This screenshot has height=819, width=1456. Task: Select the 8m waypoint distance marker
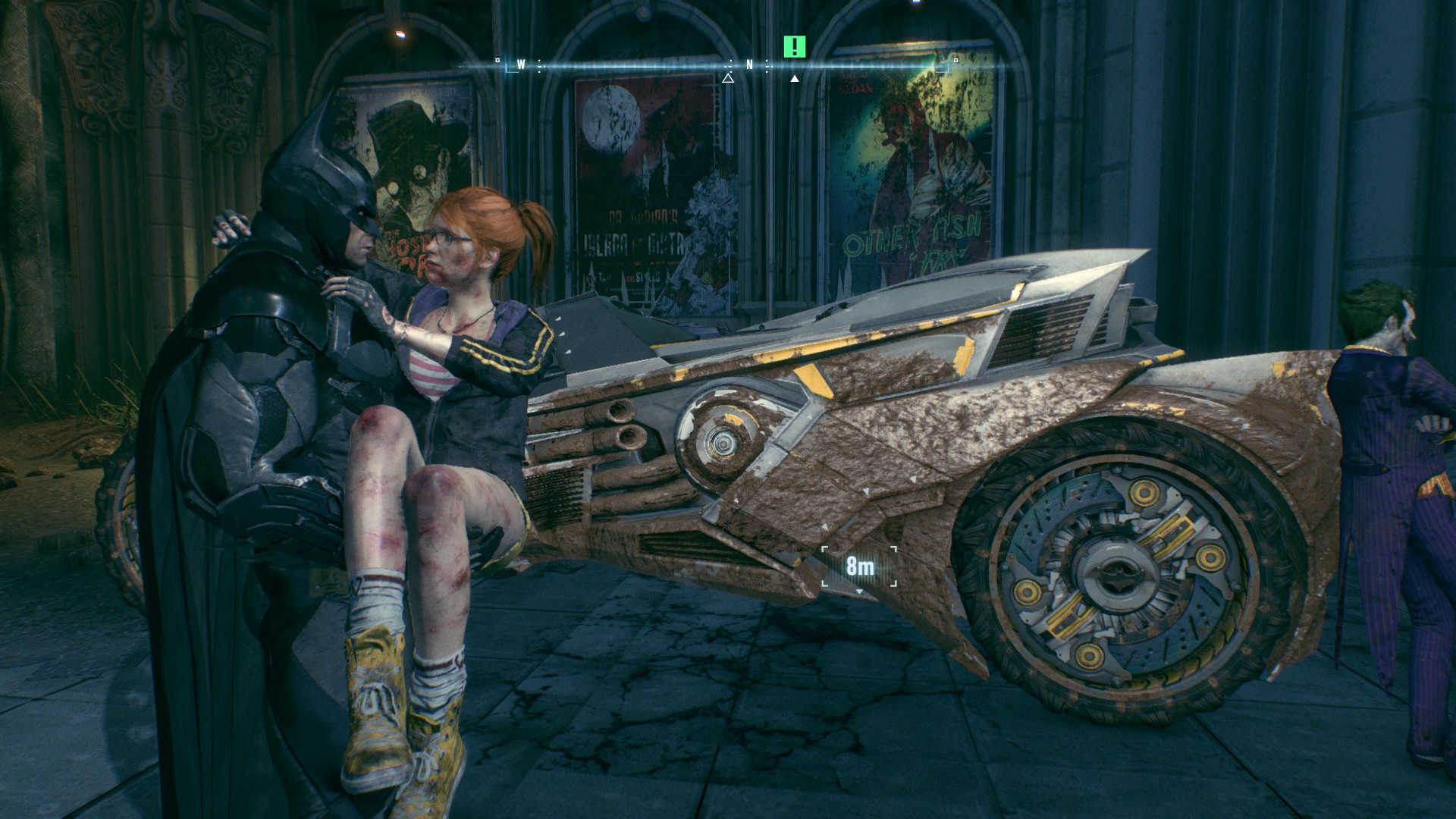859,566
